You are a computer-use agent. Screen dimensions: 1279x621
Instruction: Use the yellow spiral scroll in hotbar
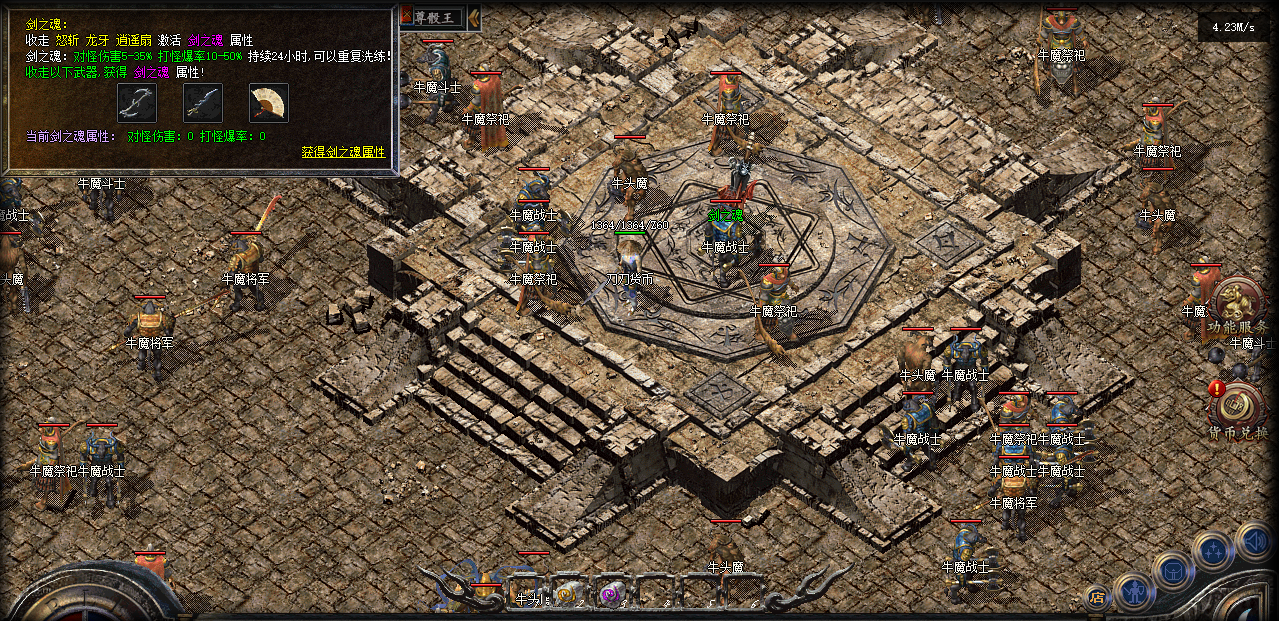point(565,594)
